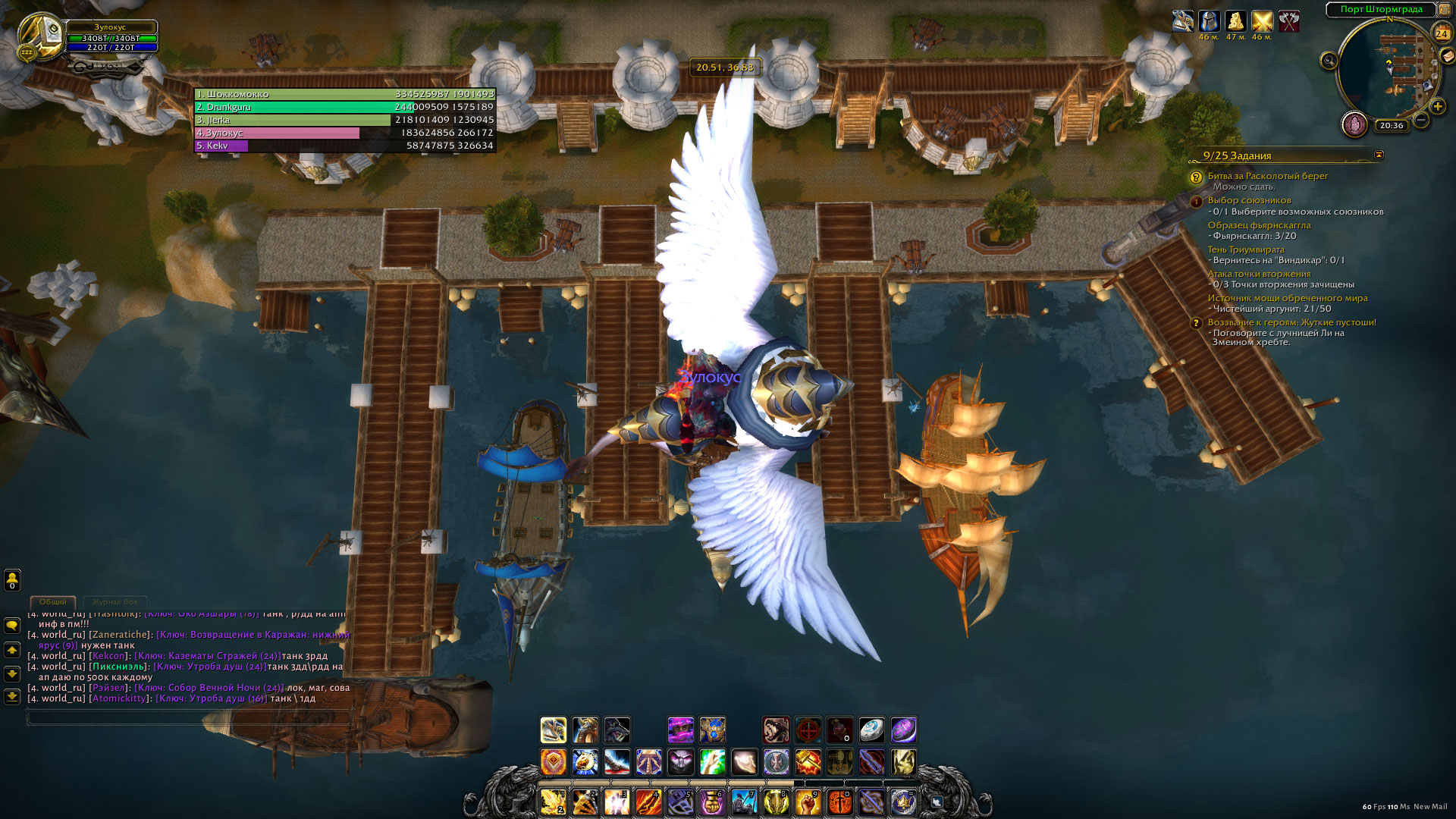Open the new mail envelope icon

1448,56
